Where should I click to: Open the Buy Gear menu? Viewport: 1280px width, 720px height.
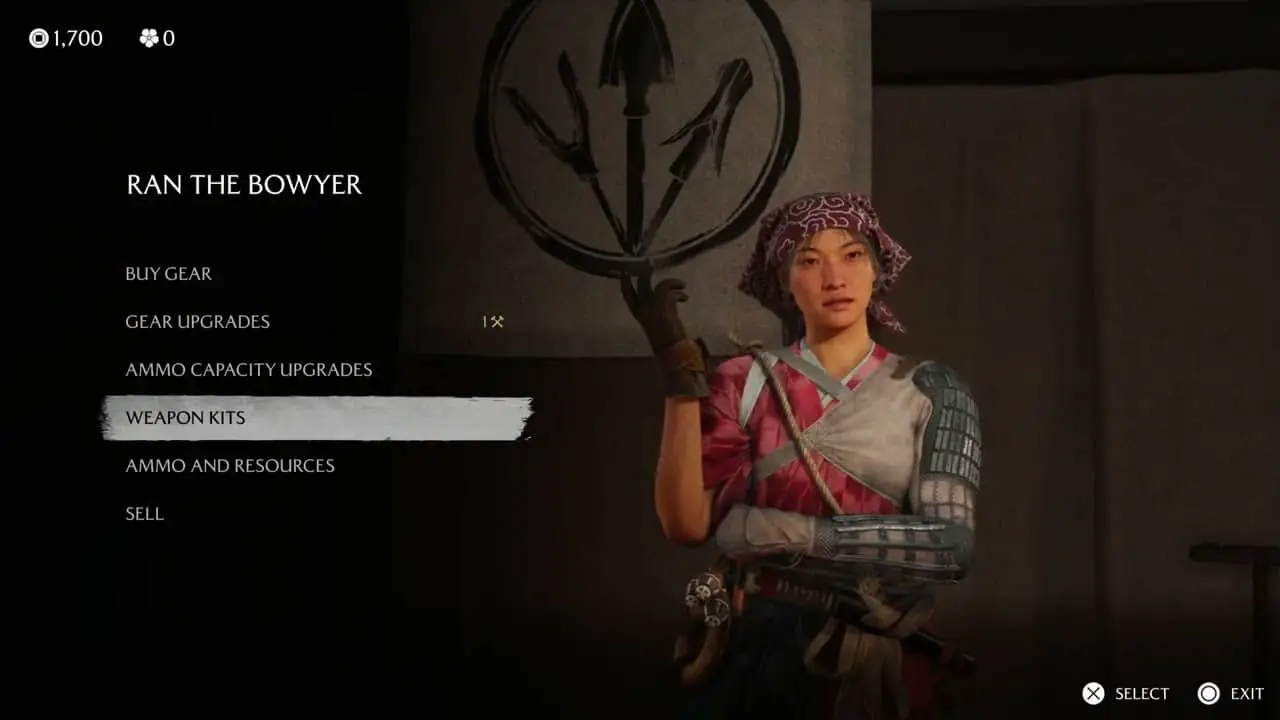tap(168, 274)
